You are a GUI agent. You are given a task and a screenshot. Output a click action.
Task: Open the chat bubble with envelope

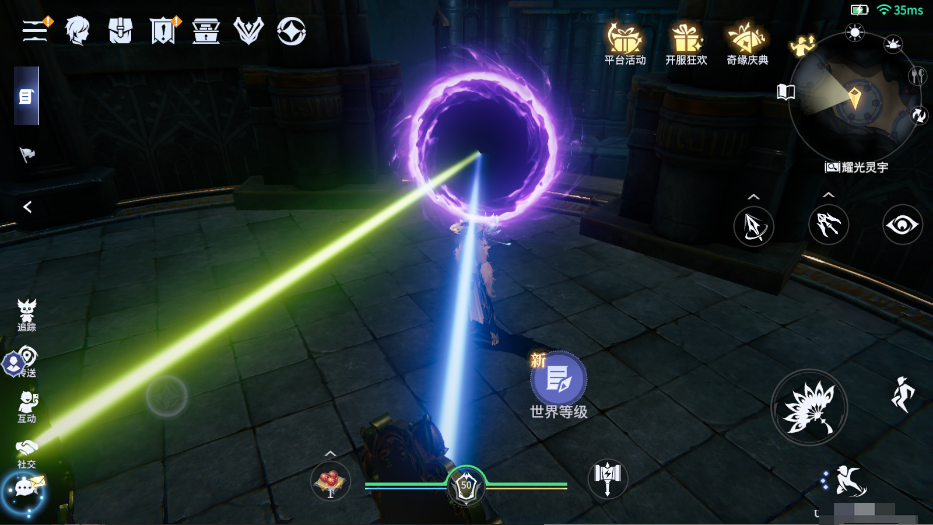[24, 488]
